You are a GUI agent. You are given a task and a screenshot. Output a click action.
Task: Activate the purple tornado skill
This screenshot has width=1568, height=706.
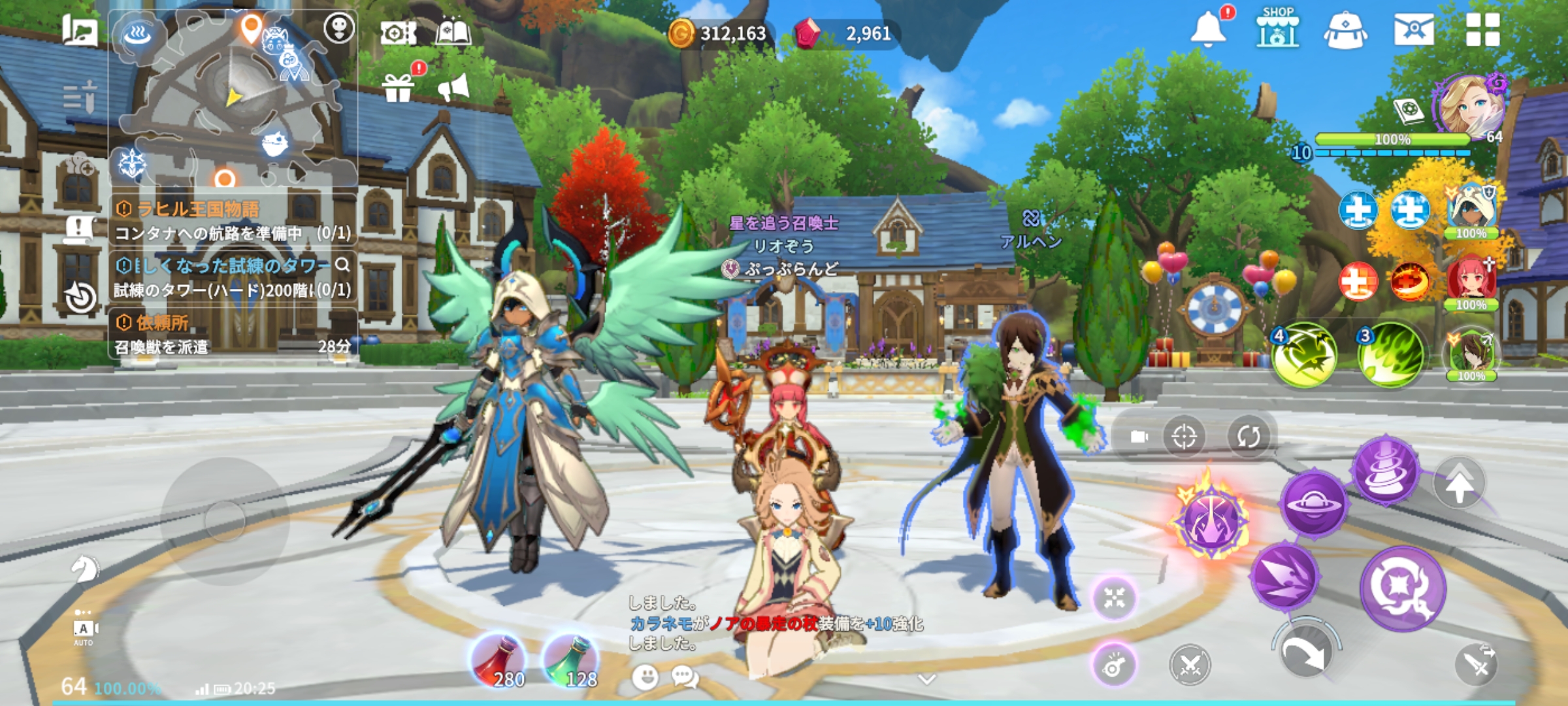pyautogui.click(x=1386, y=471)
